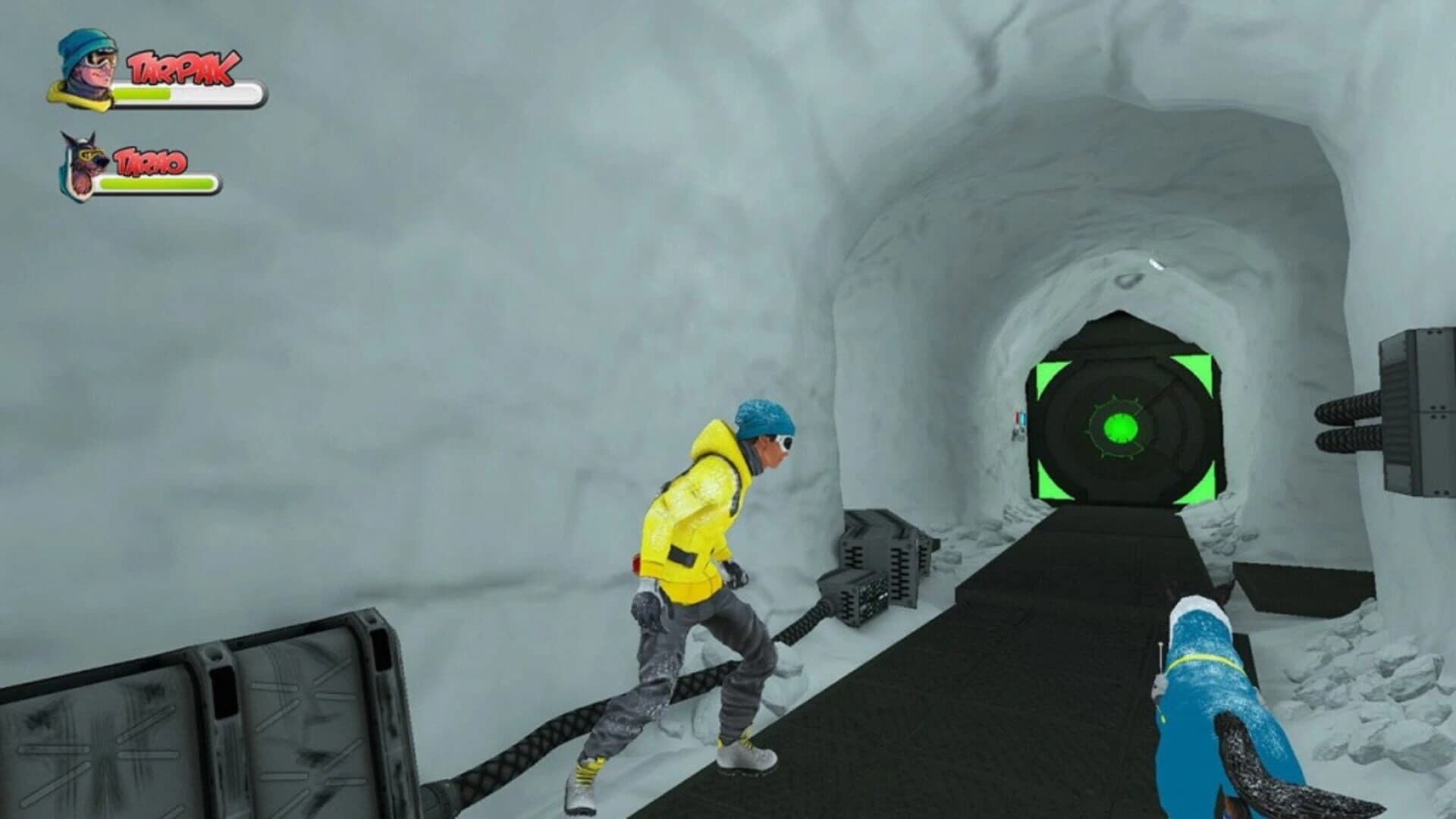1456x819 pixels.
Task: Click the Tarpak name badge
Action: tap(180, 68)
